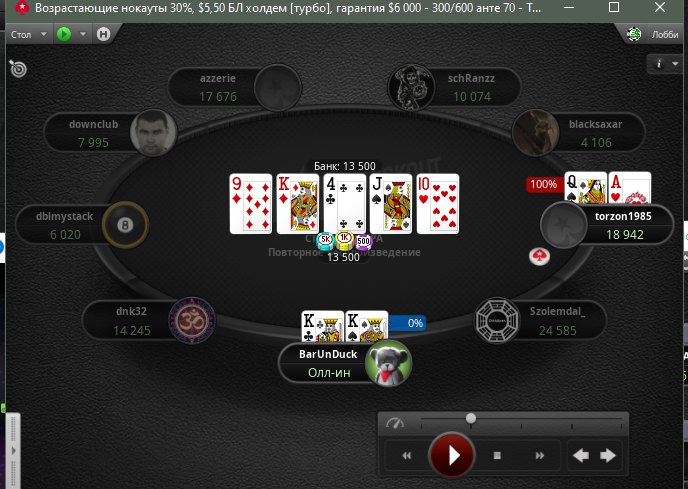Screen dimensions: 688x489
Task: Go to the previous hand with left arrow
Action: (580, 456)
